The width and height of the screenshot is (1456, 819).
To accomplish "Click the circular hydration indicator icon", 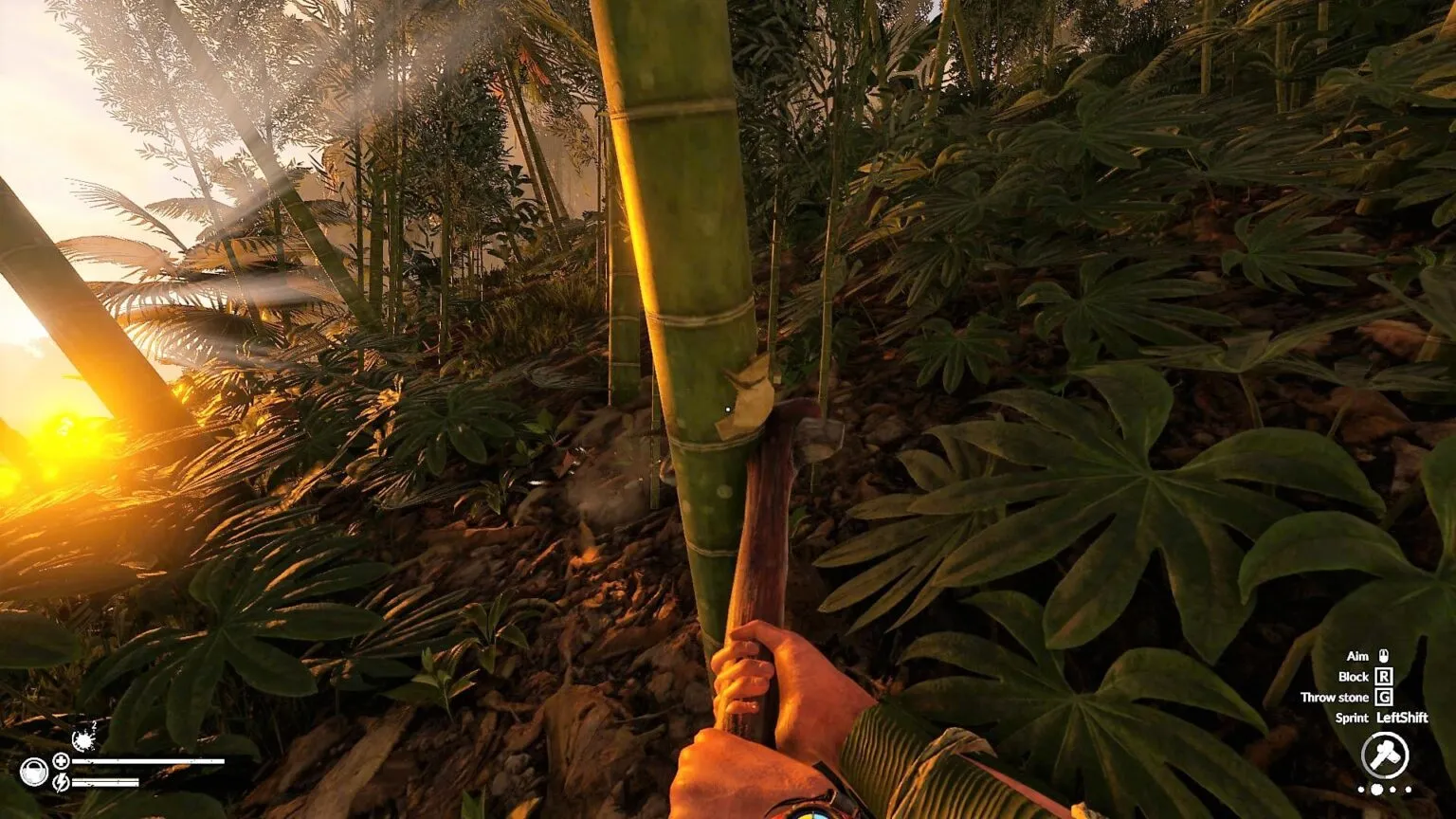I will pos(34,772).
